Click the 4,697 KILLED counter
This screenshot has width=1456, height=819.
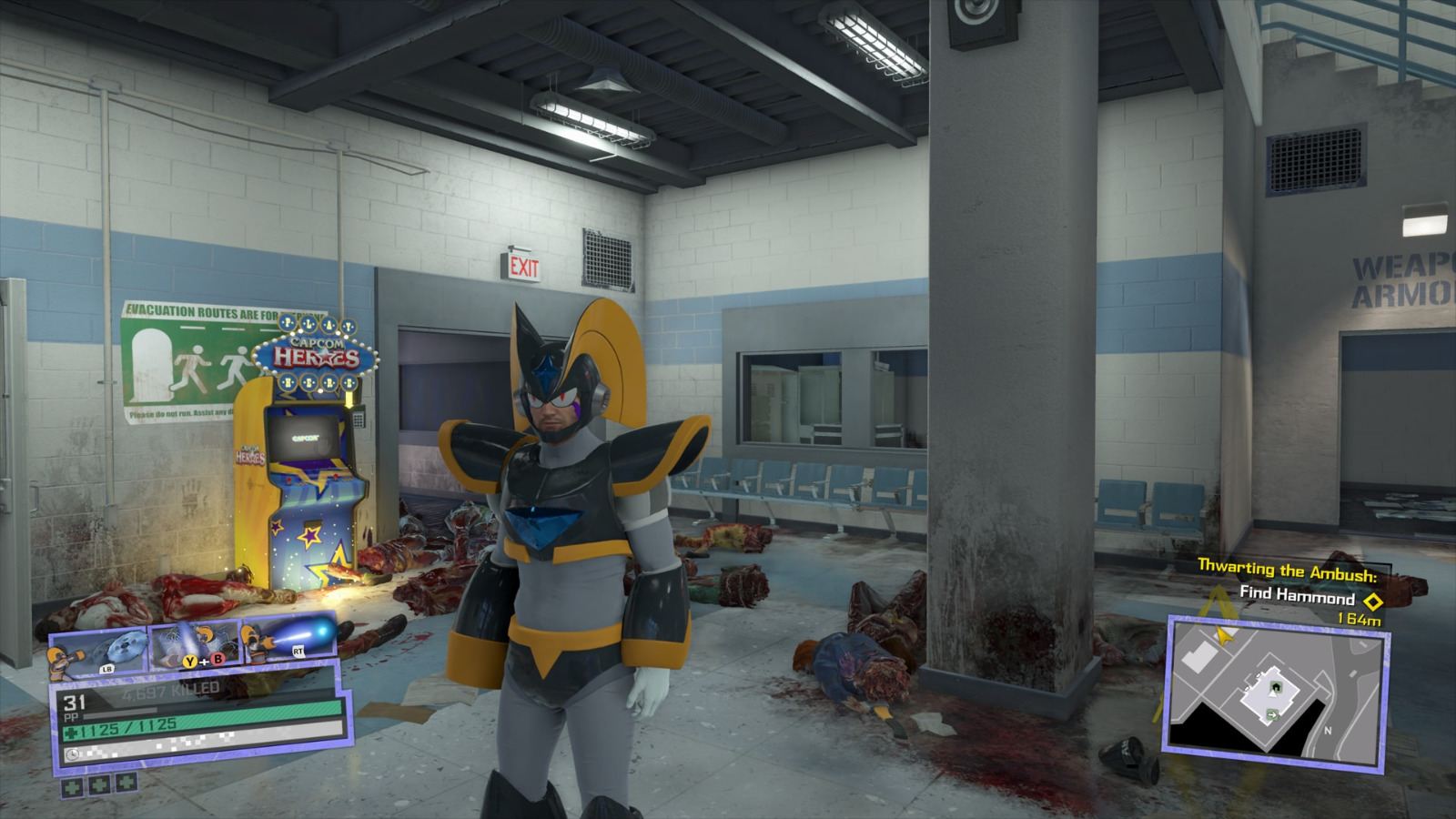pos(171,689)
